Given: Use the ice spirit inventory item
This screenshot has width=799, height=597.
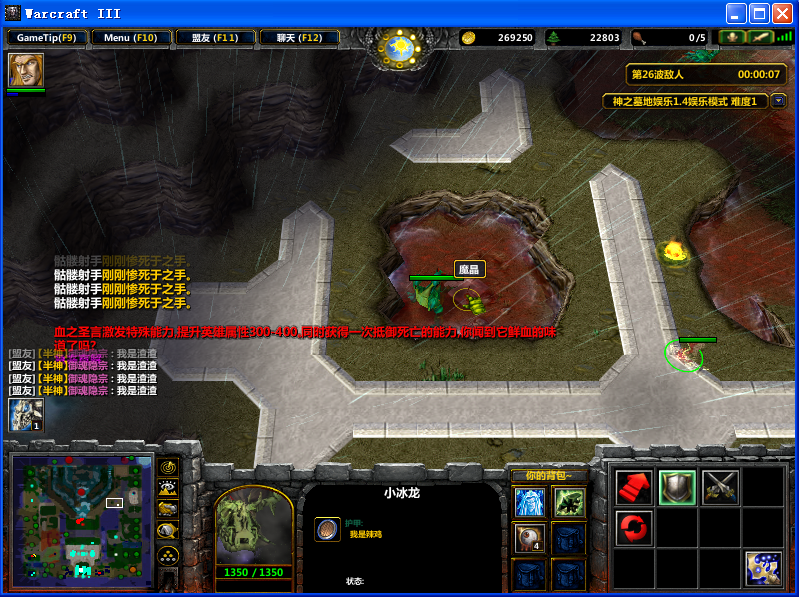Looking at the screenshot, I should click(529, 502).
